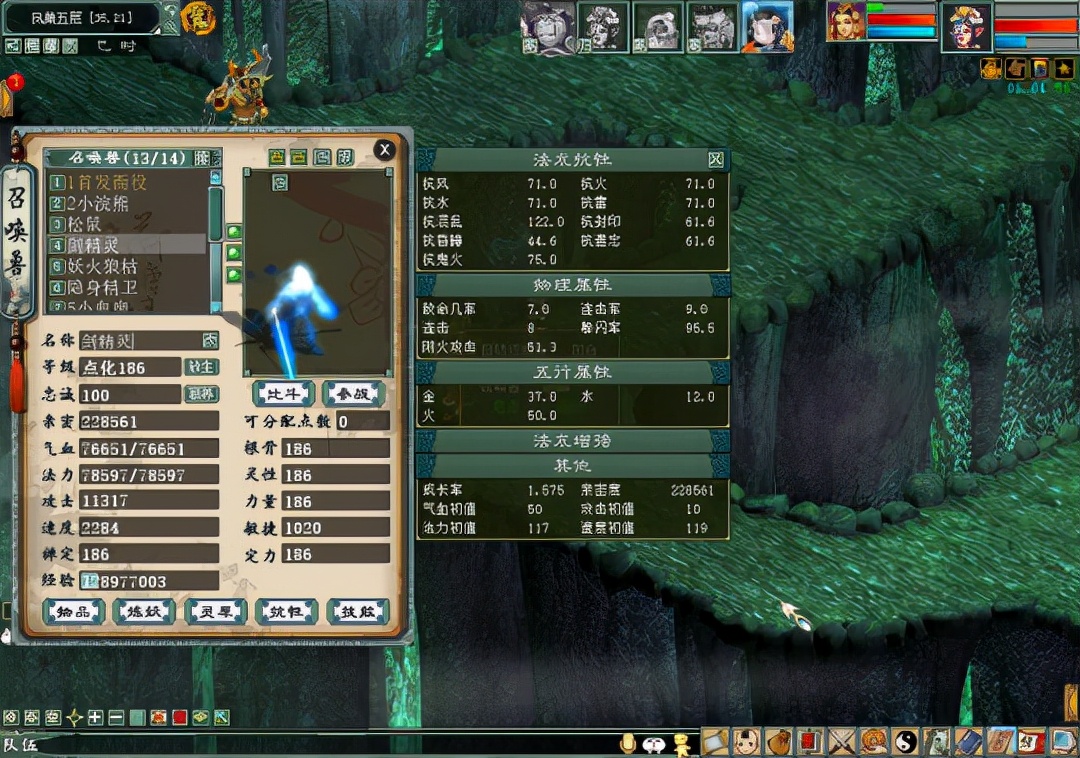Open the 灵犀 button
The height and width of the screenshot is (758, 1080).
pyautogui.click(x=215, y=612)
